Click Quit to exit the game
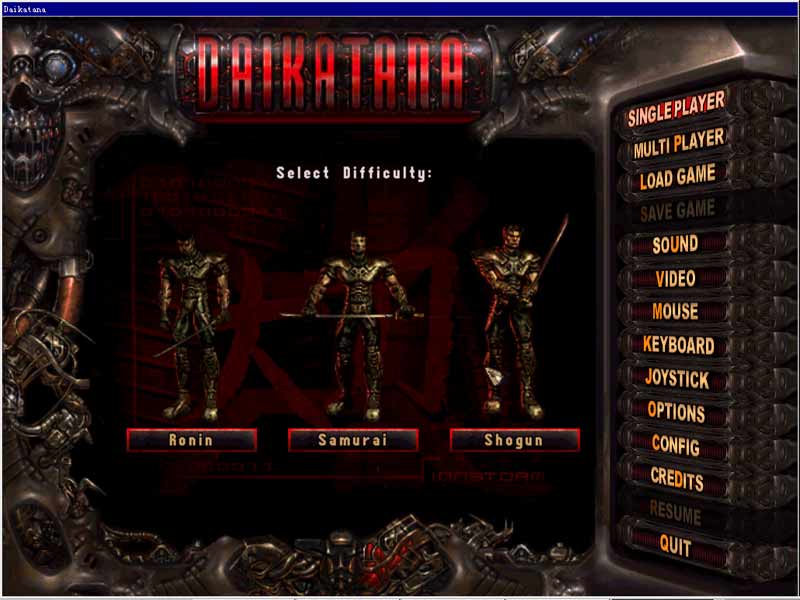This screenshot has height=600, width=800. coord(675,545)
